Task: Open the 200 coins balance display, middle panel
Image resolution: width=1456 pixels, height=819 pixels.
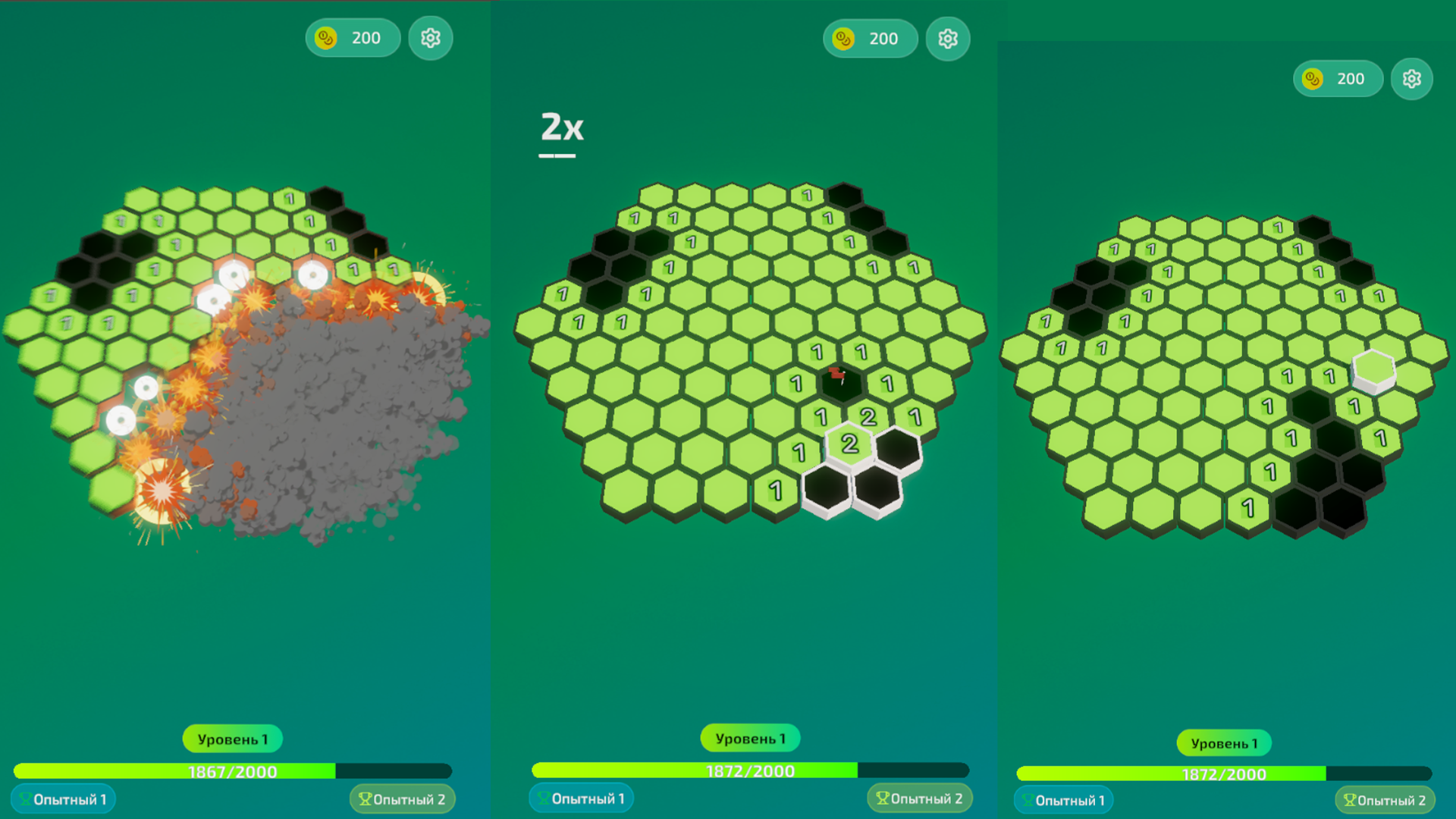Action: 871,38
